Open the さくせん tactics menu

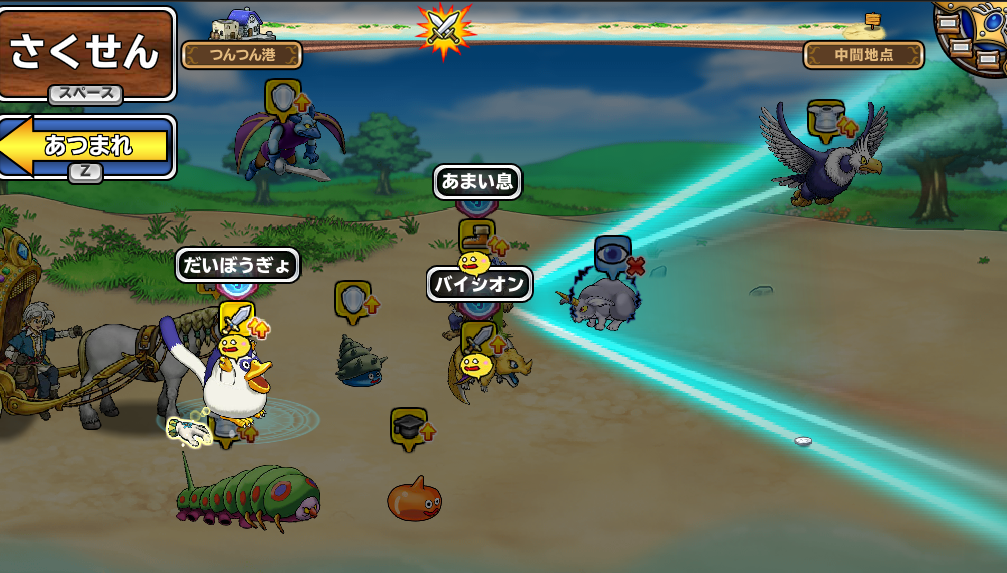click(86, 51)
